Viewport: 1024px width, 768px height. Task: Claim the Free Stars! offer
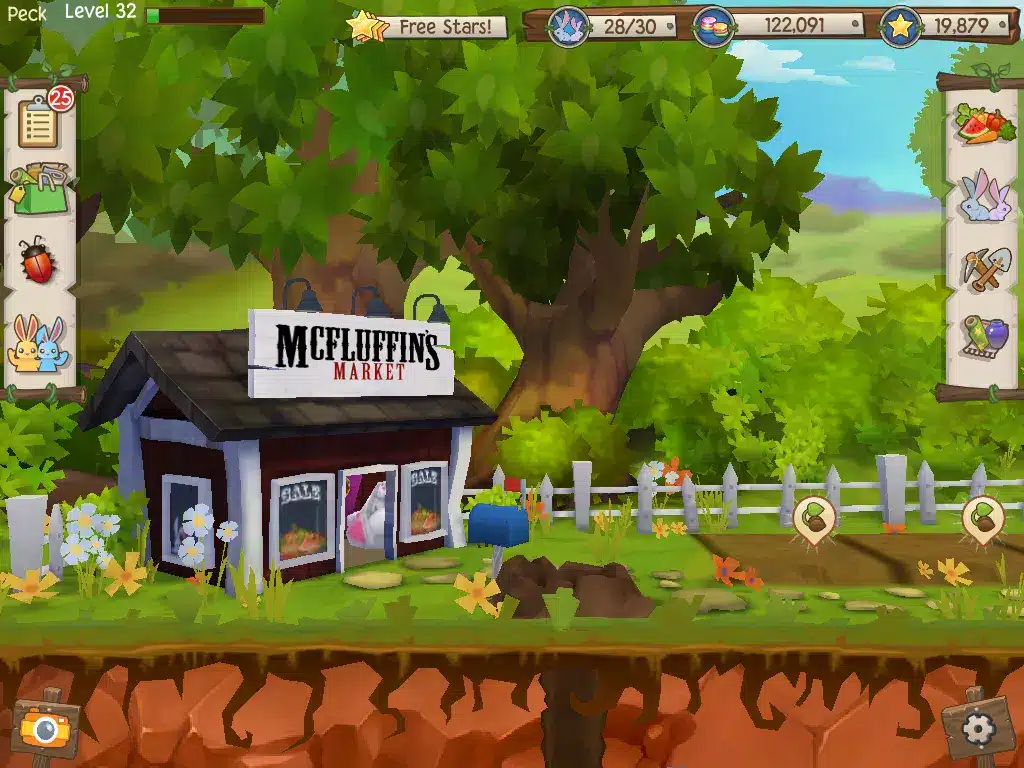[427, 26]
